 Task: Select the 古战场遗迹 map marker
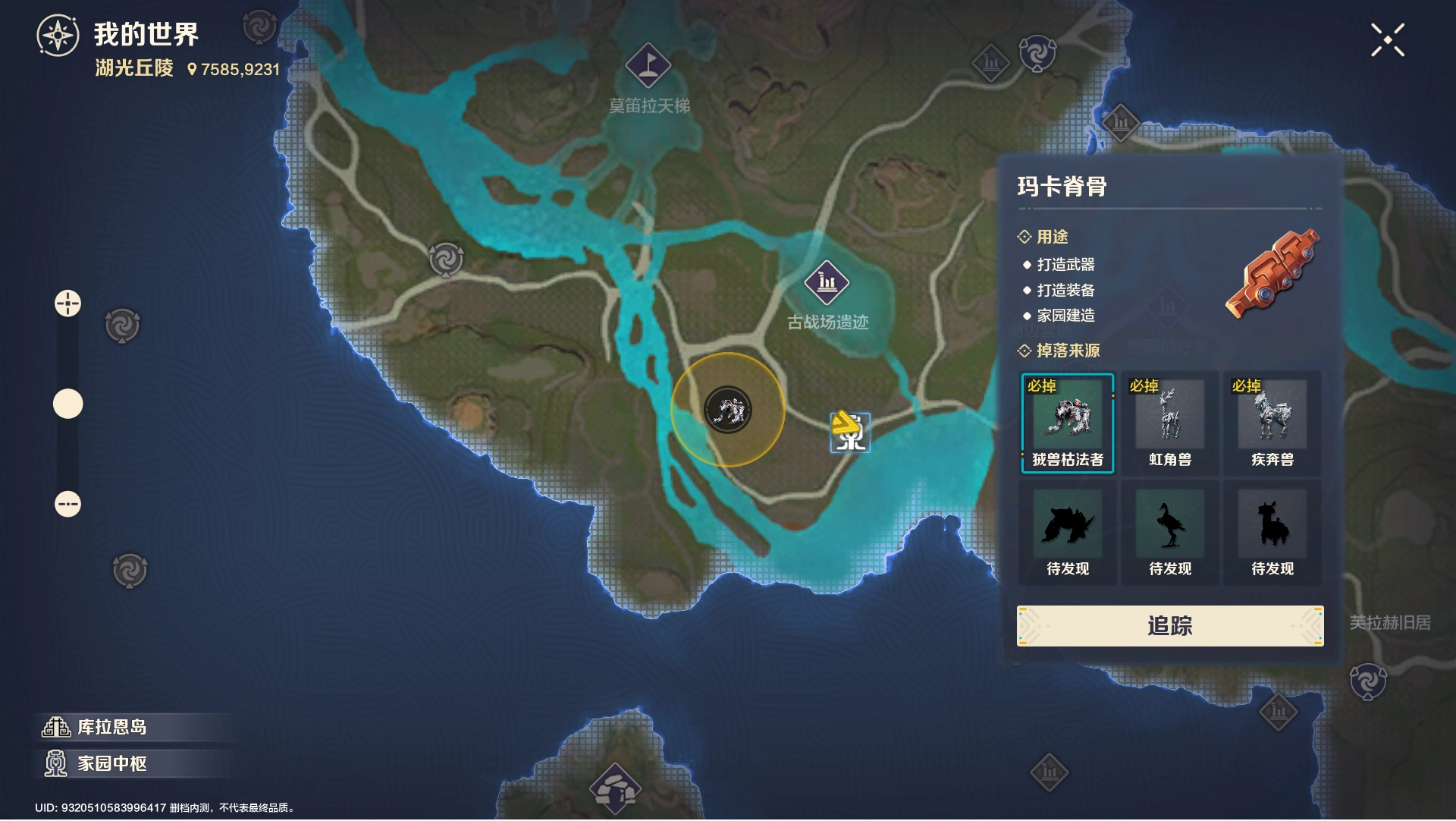coord(827,282)
